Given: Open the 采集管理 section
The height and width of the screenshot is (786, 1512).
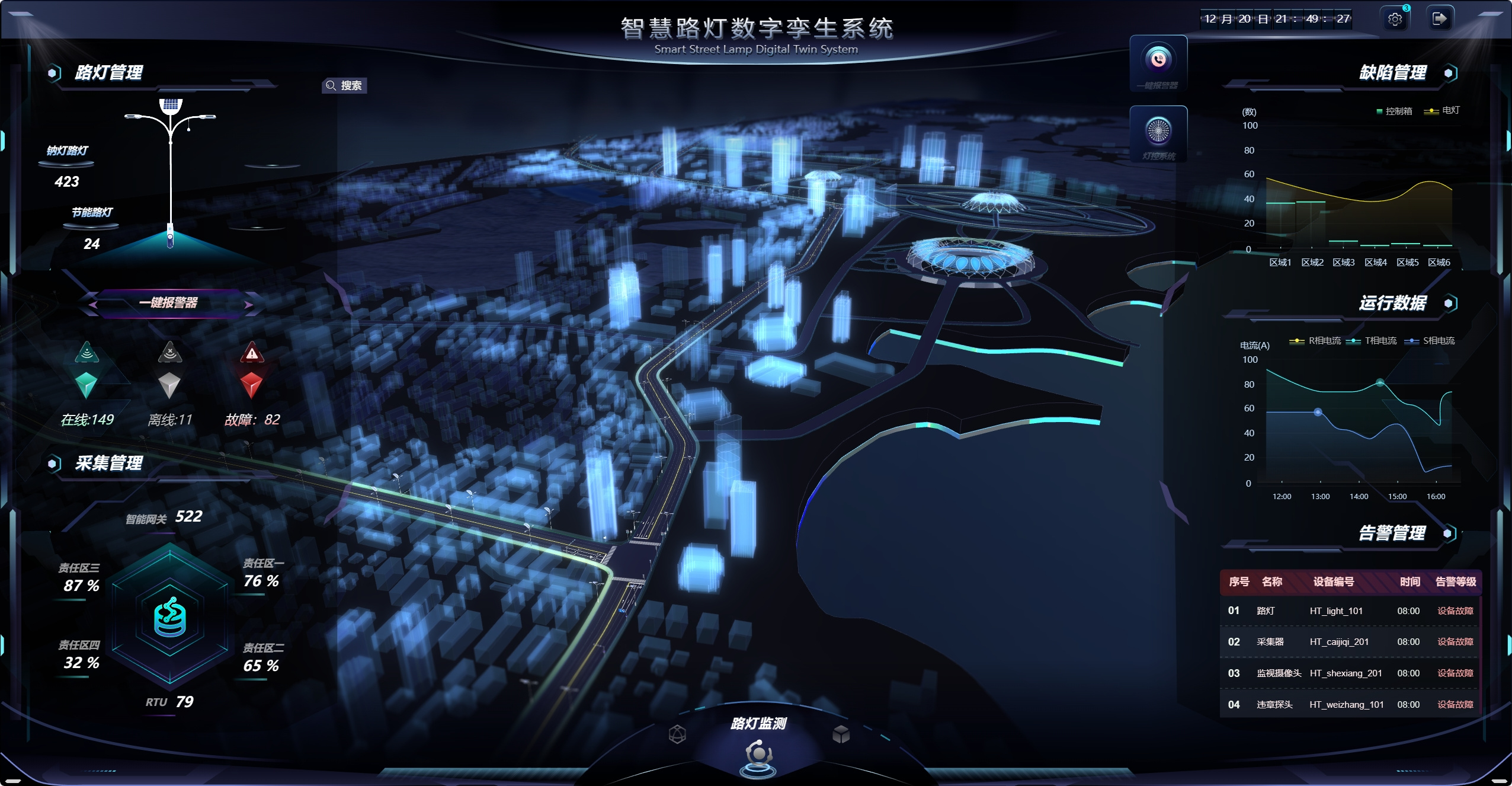Looking at the screenshot, I should [108, 464].
